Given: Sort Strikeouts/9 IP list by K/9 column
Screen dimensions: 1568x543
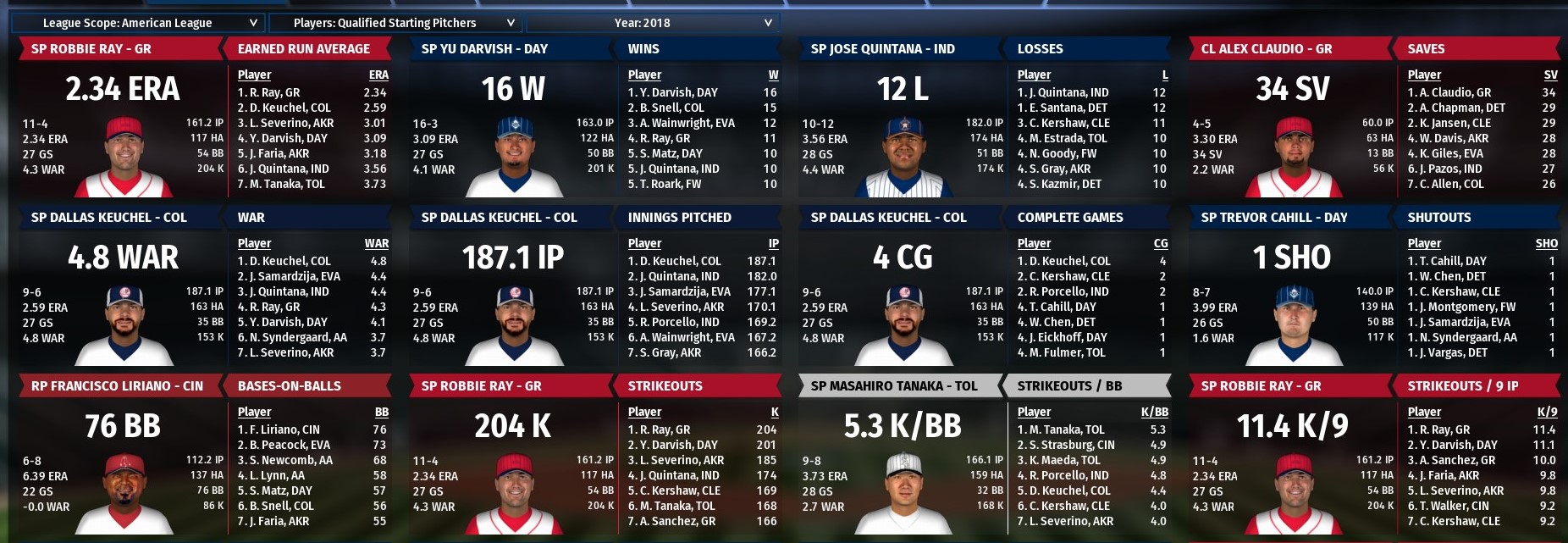Looking at the screenshot, I should pyautogui.click(x=1546, y=412).
